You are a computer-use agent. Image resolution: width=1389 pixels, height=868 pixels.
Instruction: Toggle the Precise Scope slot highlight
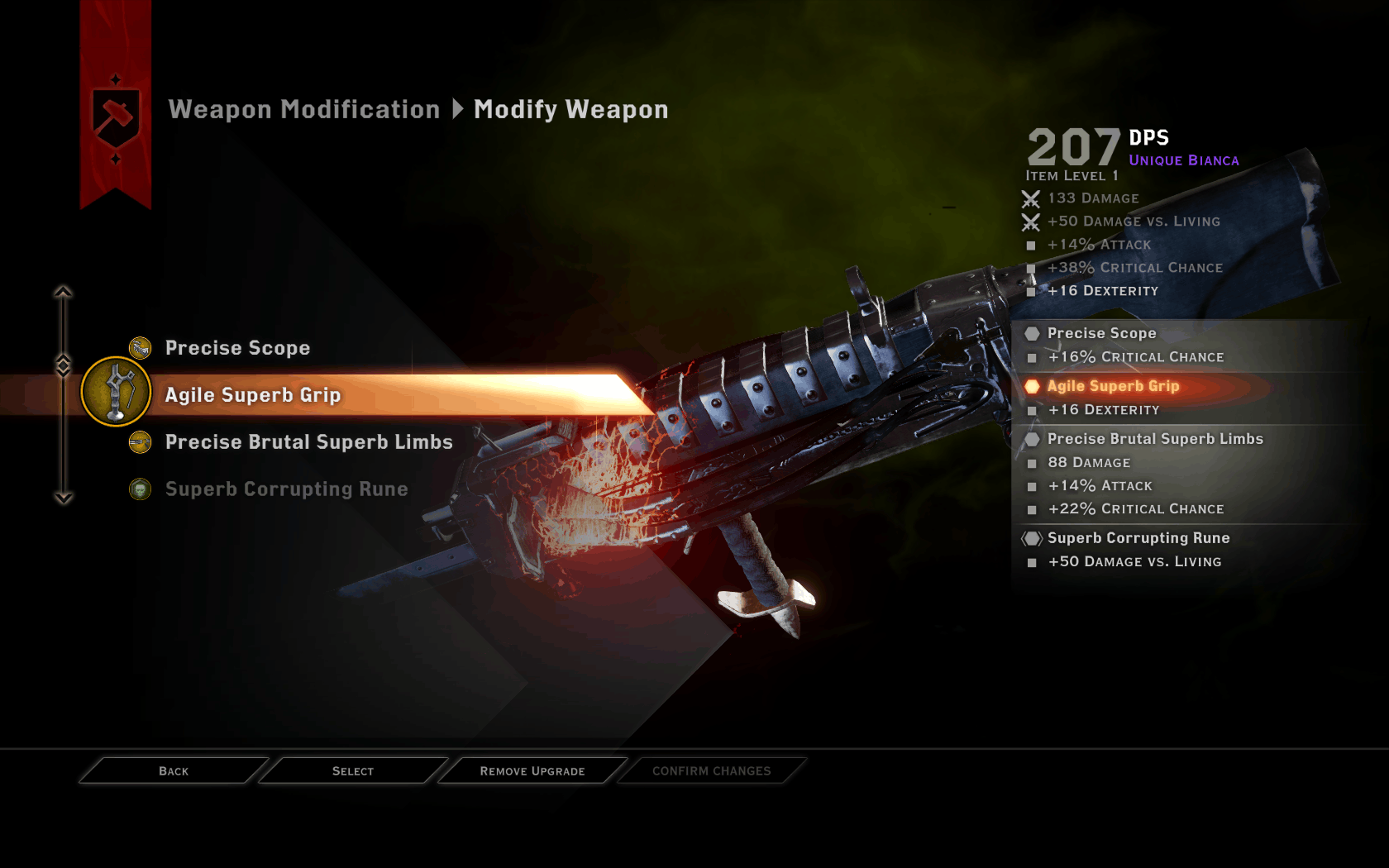[x=238, y=347]
